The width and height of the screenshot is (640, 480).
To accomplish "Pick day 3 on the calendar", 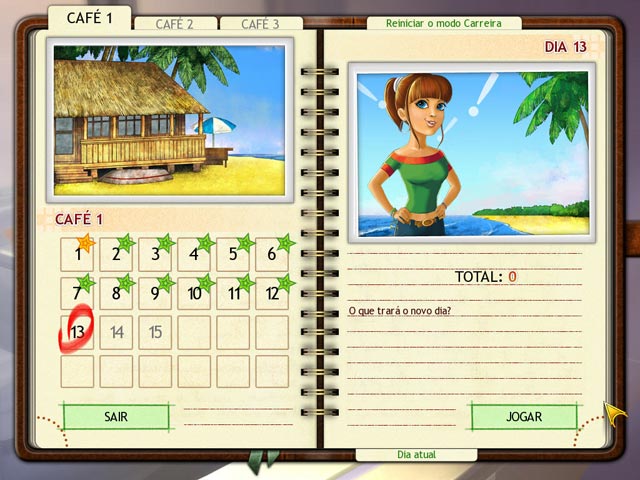I will coord(155,254).
